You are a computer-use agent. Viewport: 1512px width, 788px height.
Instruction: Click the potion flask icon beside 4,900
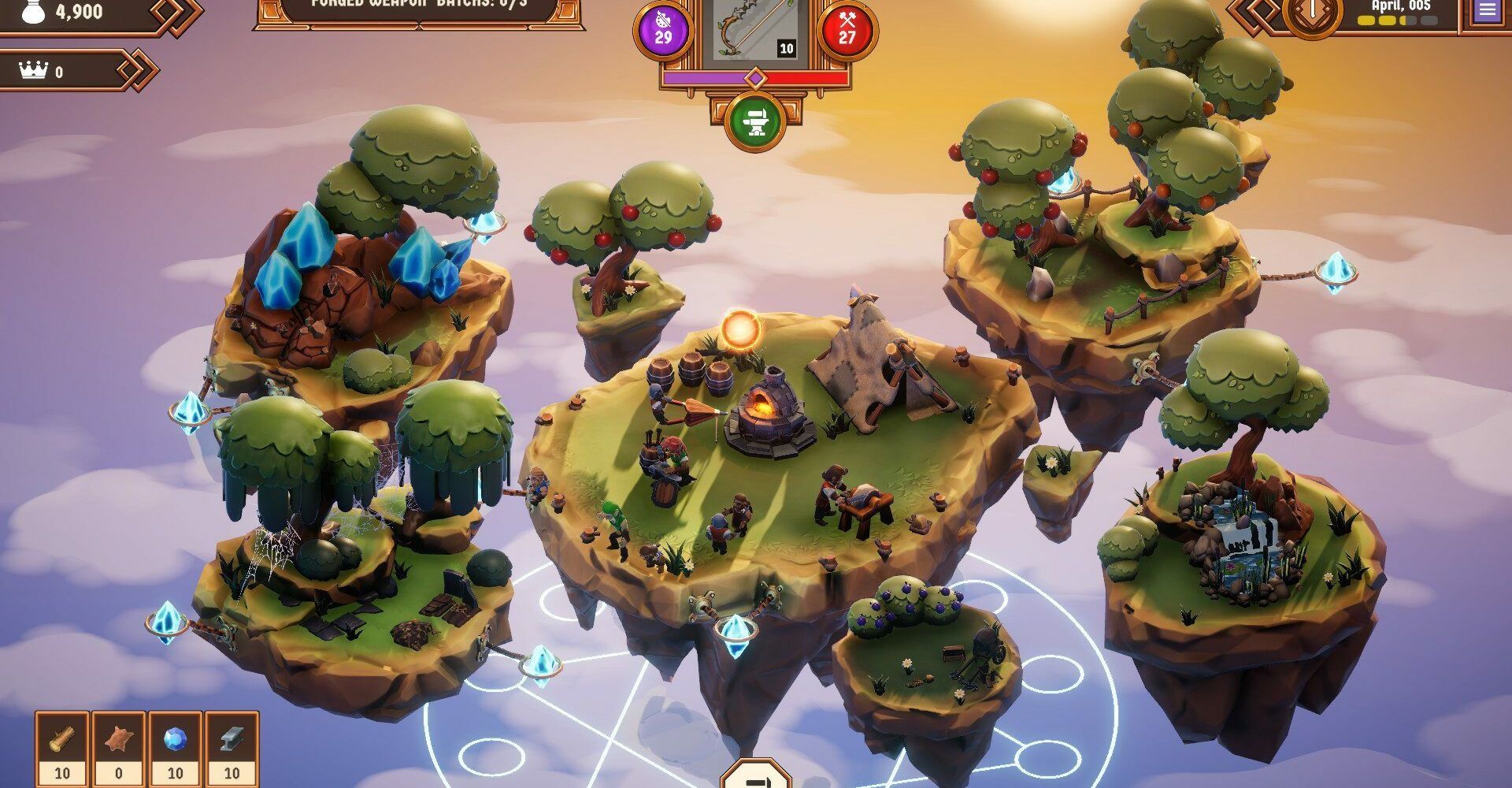click(31, 13)
